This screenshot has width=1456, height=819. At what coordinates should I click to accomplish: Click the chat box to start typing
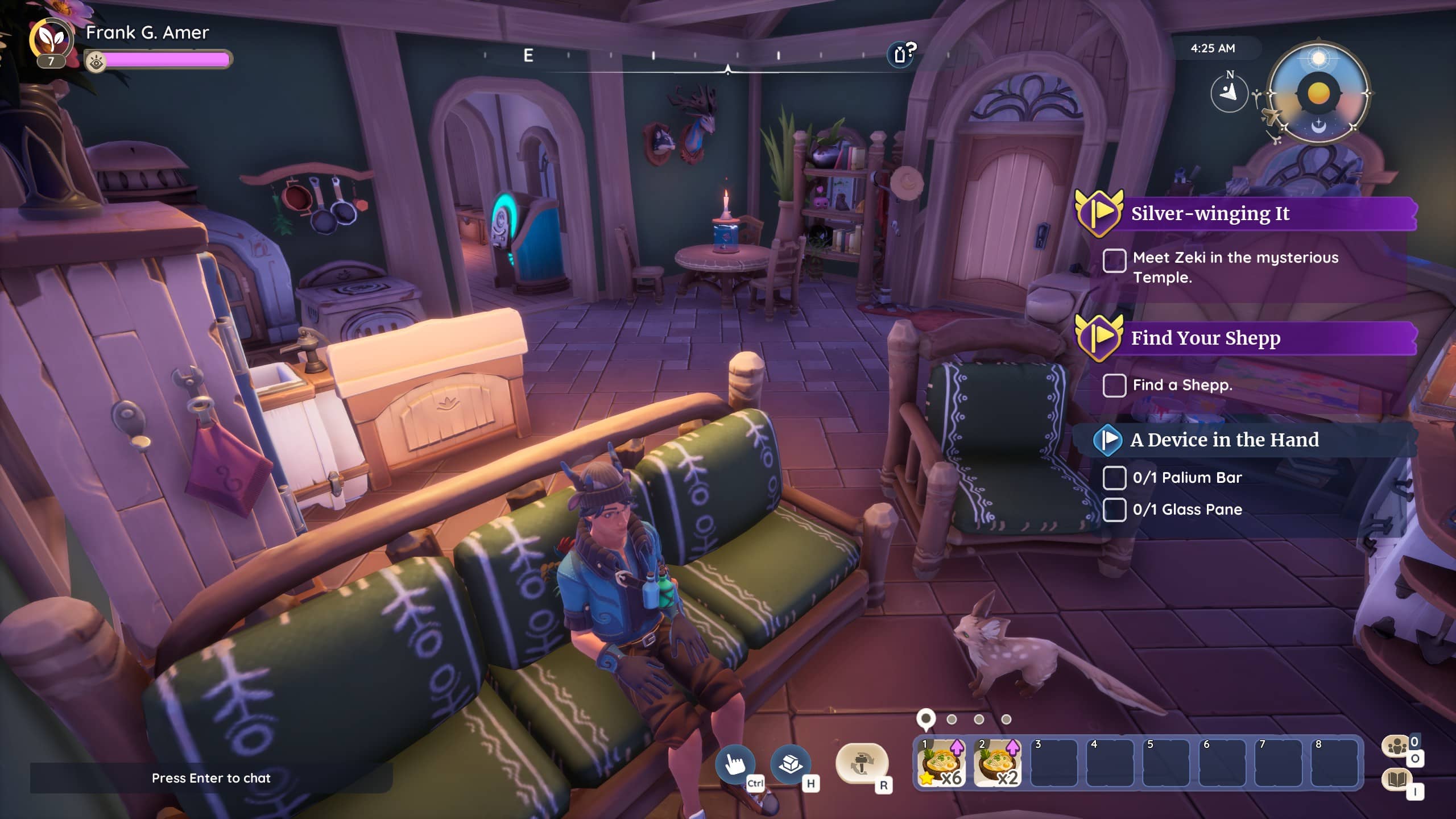click(211, 778)
